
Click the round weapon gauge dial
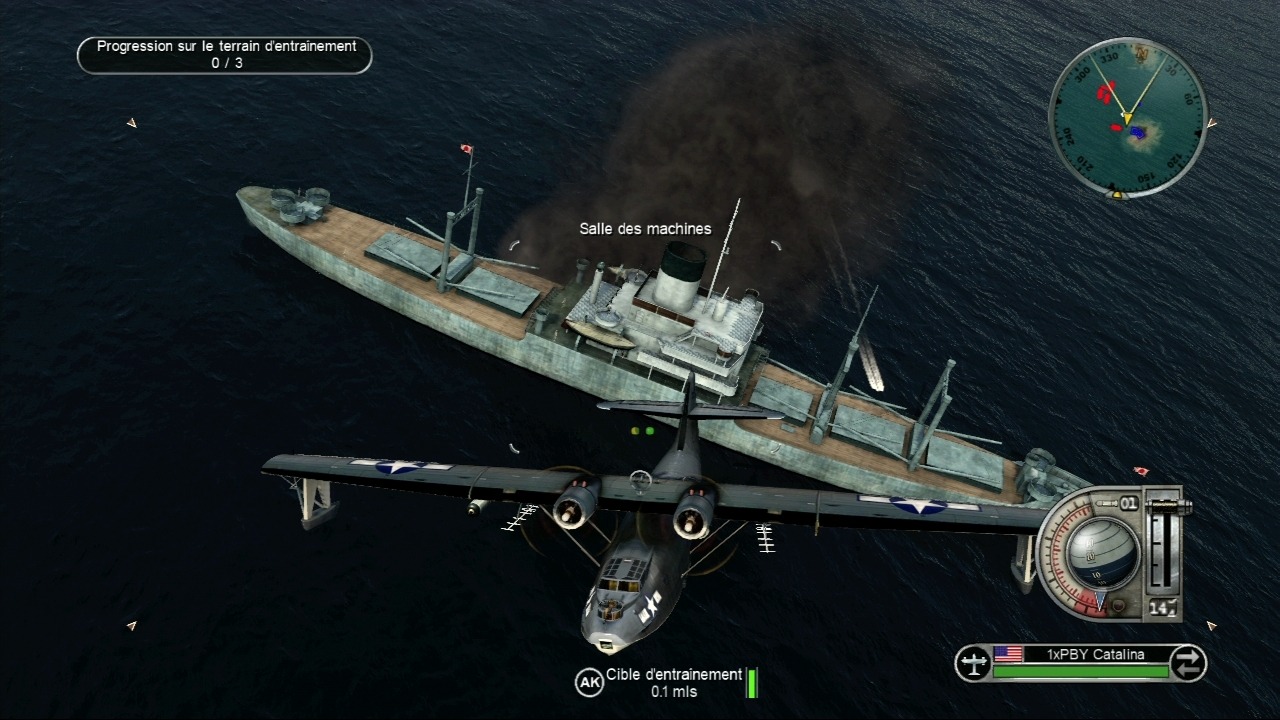tap(1103, 553)
